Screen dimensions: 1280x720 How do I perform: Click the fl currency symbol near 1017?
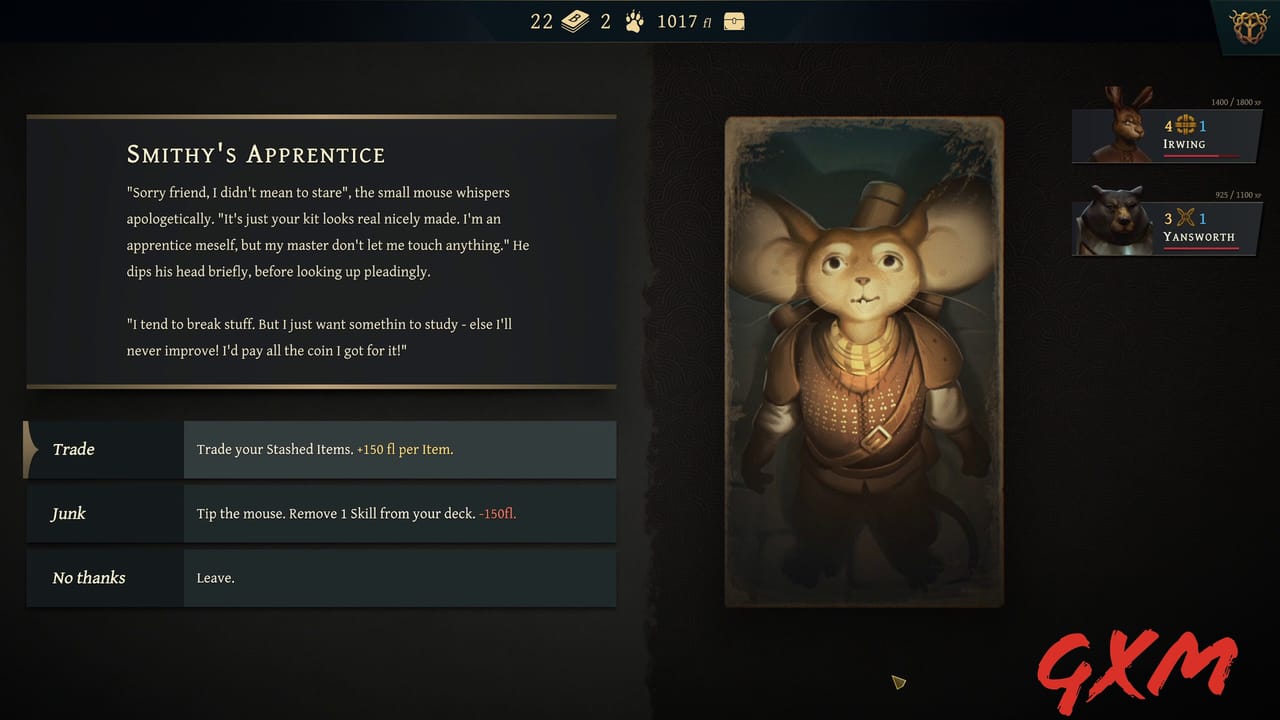click(708, 21)
